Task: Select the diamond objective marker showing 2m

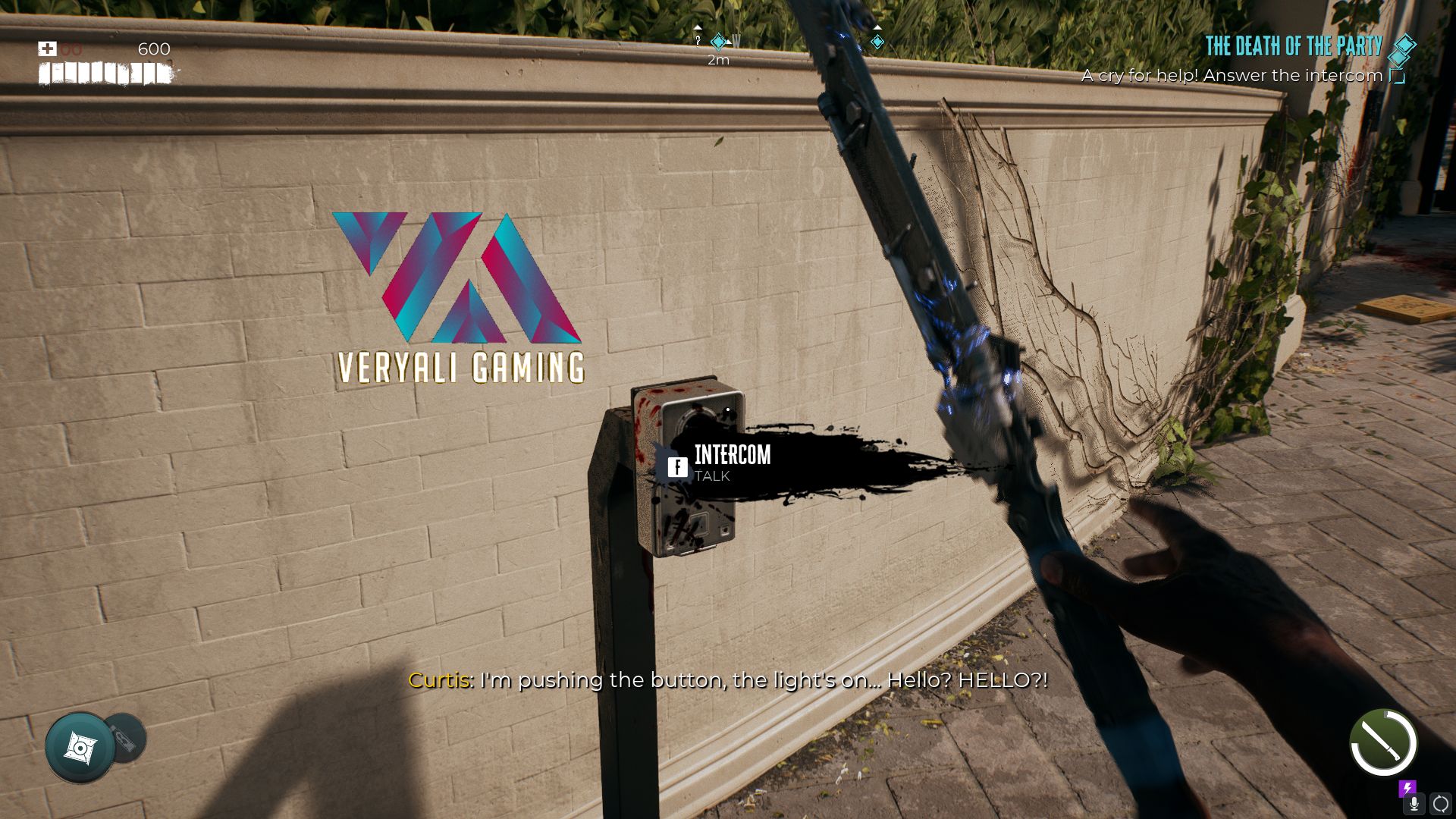Action: (x=717, y=42)
